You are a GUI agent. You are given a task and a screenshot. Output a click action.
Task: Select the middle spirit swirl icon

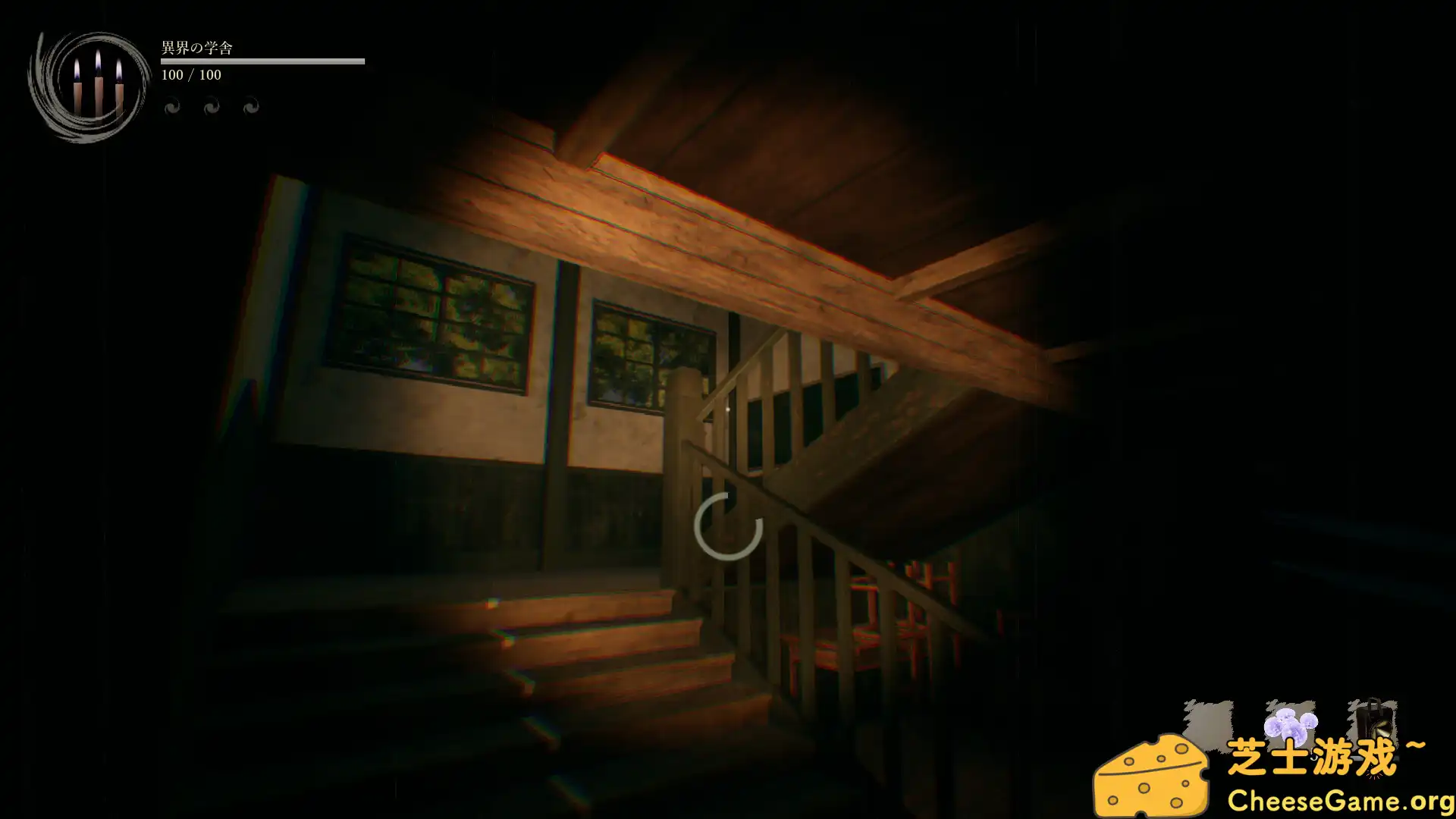pyautogui.click(x=211, y=106)
